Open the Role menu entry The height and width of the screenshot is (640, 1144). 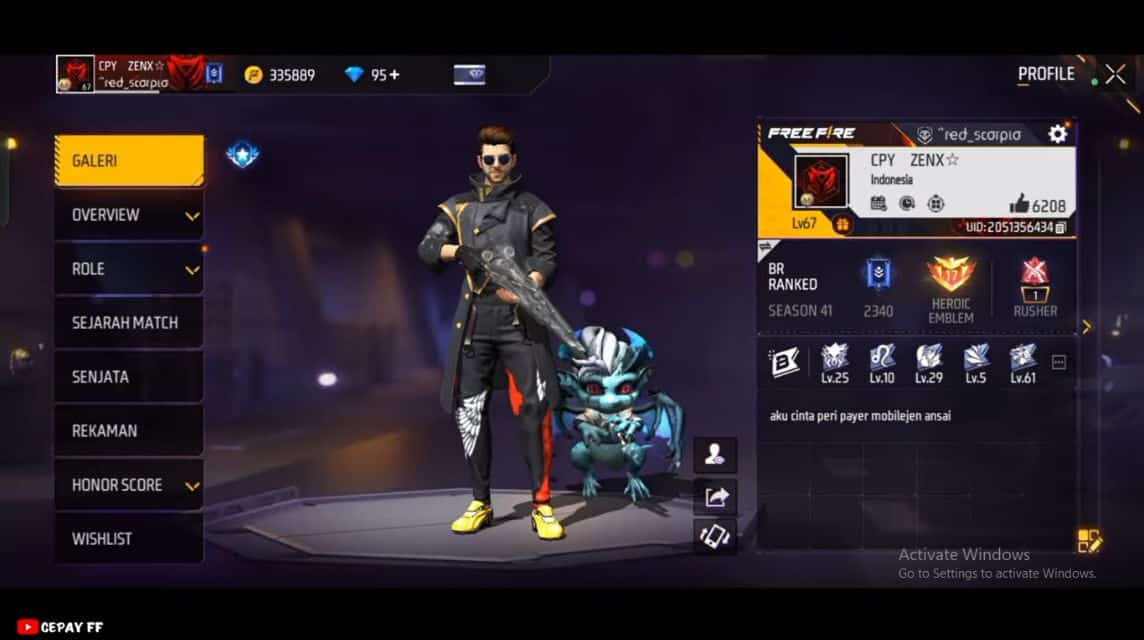coord(128,269)
